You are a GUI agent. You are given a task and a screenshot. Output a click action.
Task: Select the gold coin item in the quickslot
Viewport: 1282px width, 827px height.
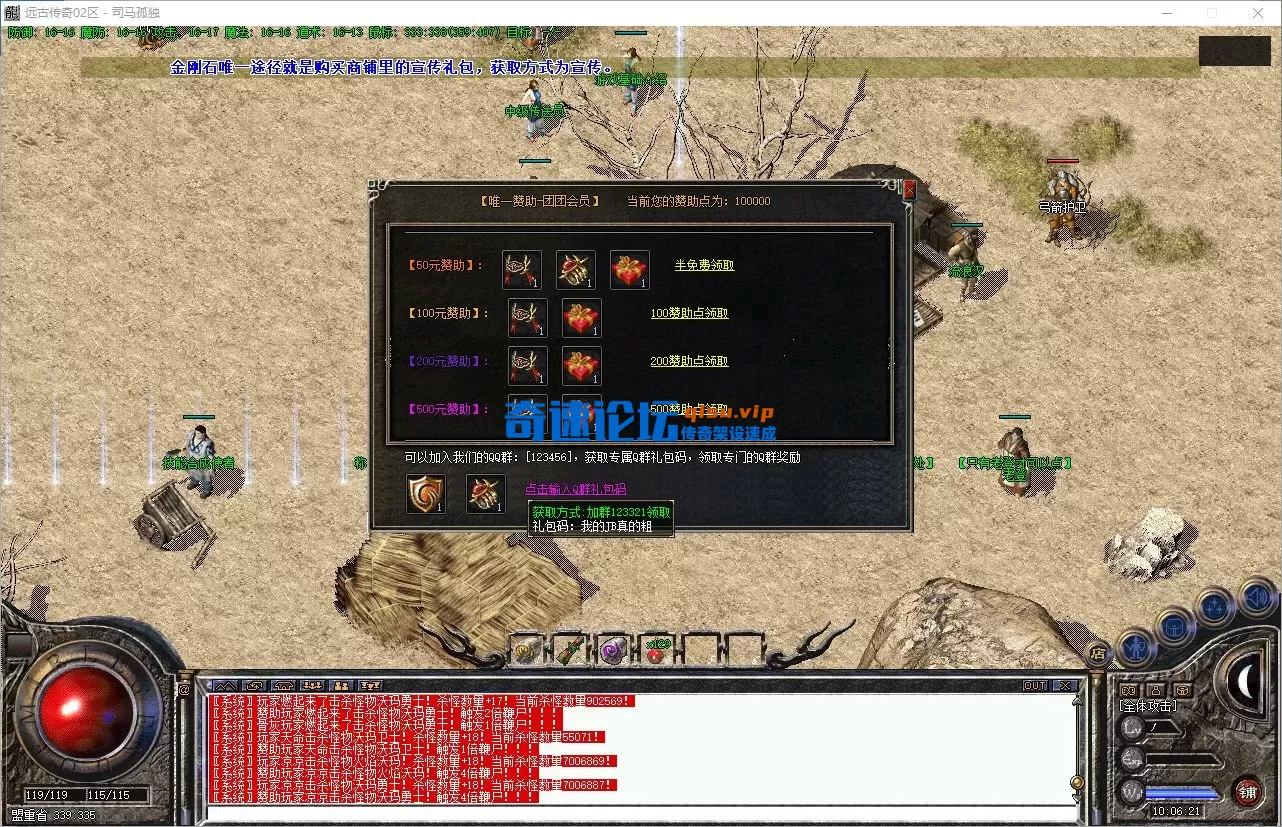[525, 651]
